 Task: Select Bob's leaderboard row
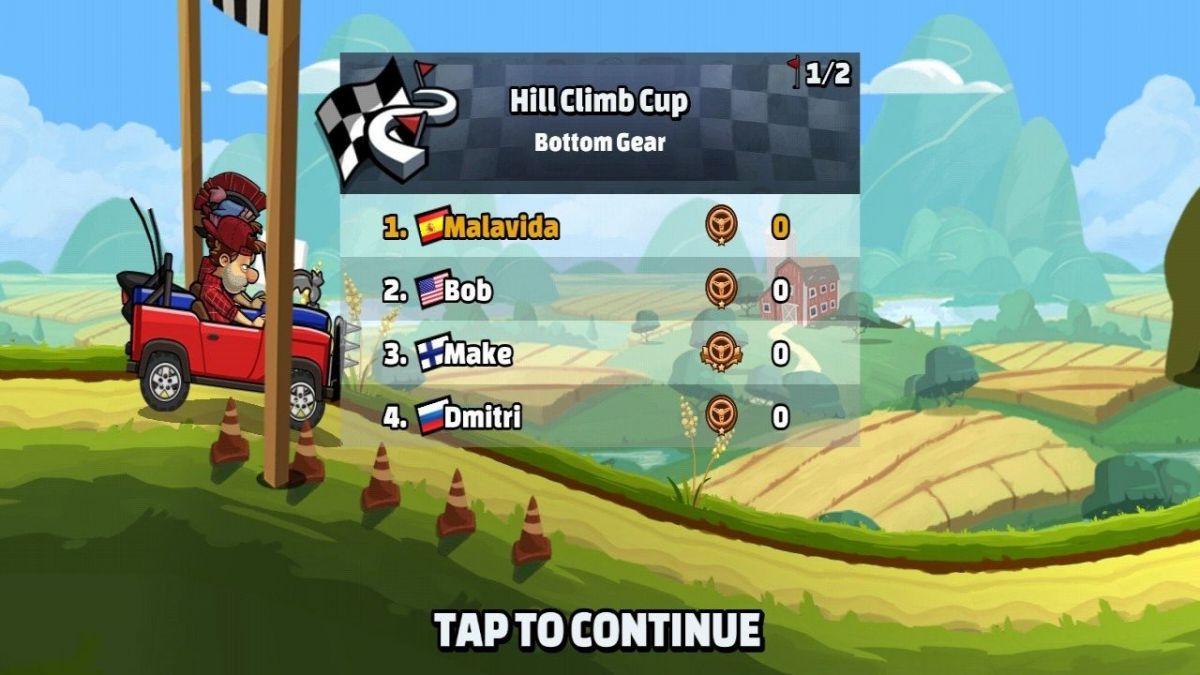[x=598, y=290]
